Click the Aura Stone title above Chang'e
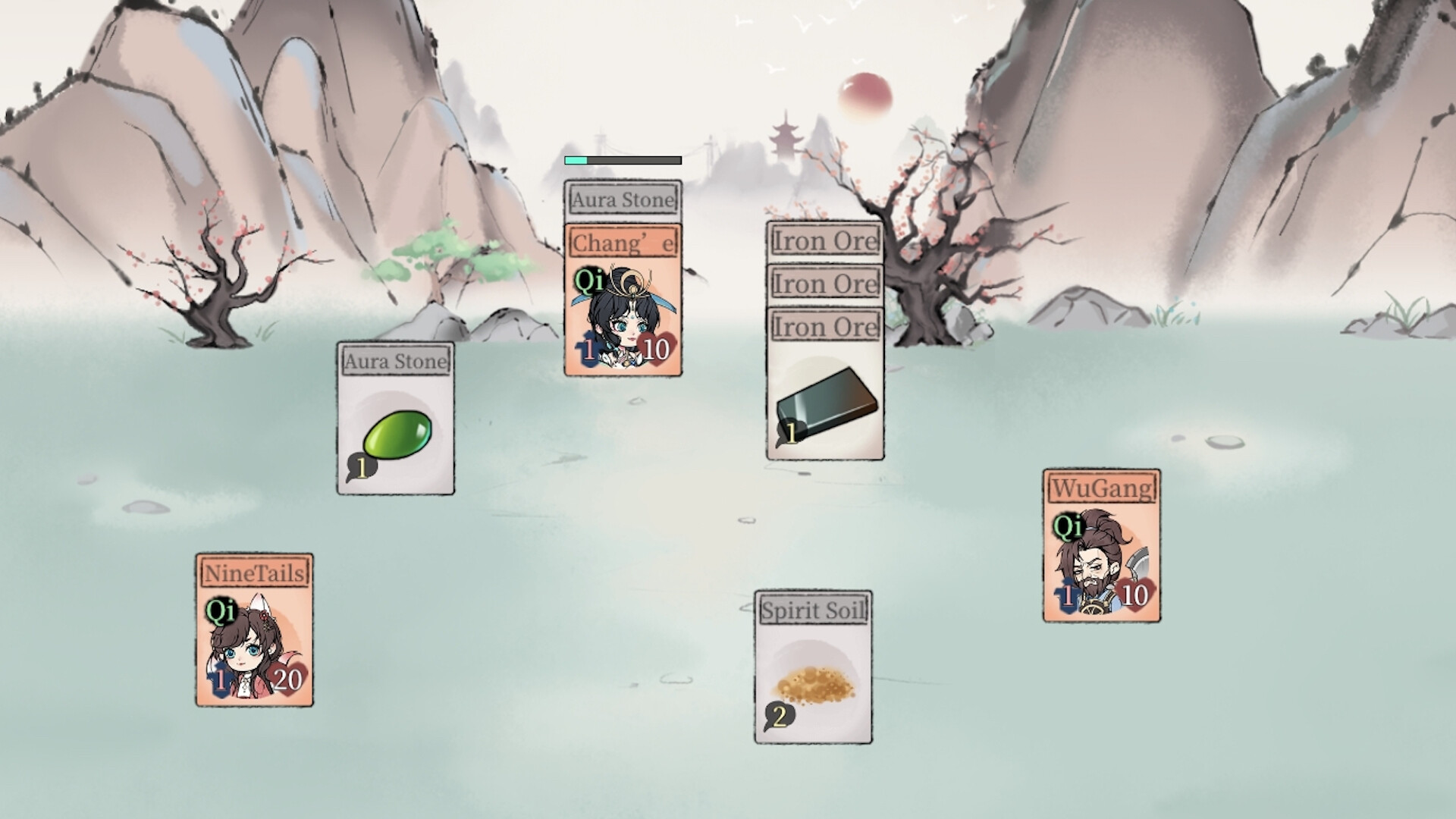The width and height of the screenshot is (1456, 819). click(x=622, y=199)
